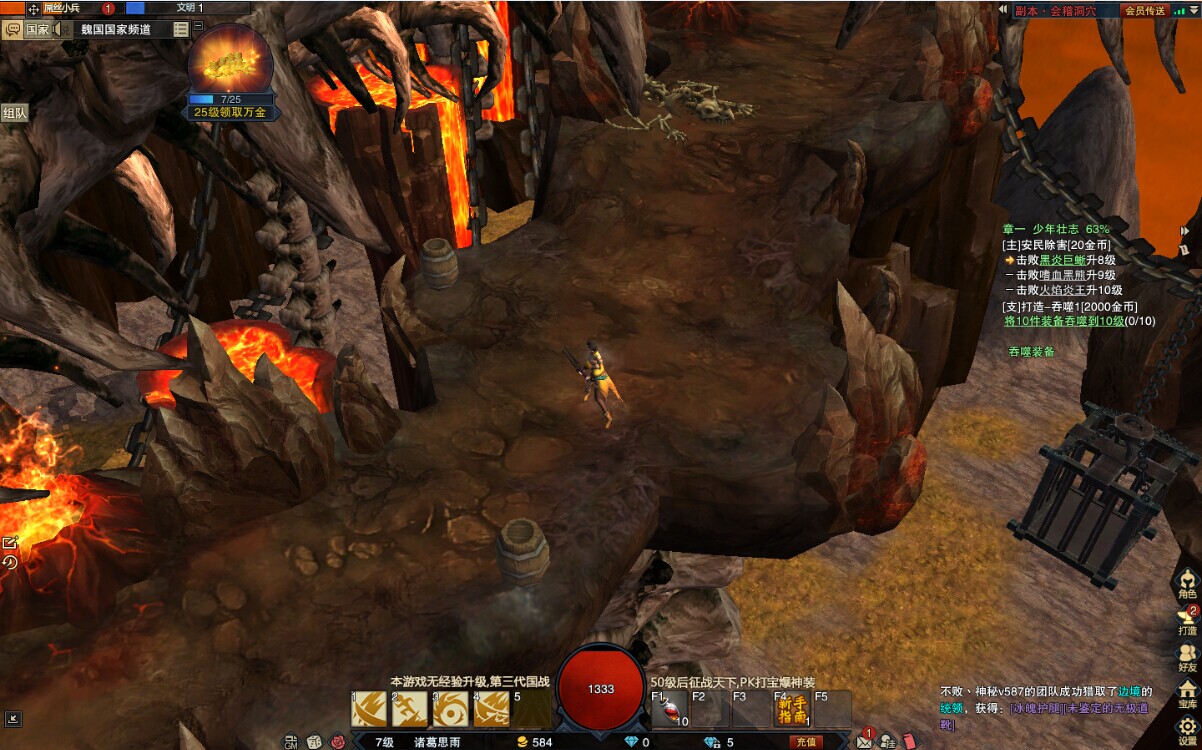This screenshot has width=1202, height=750.
Task: Open the mail envelope icon
Action: (864, 742)
